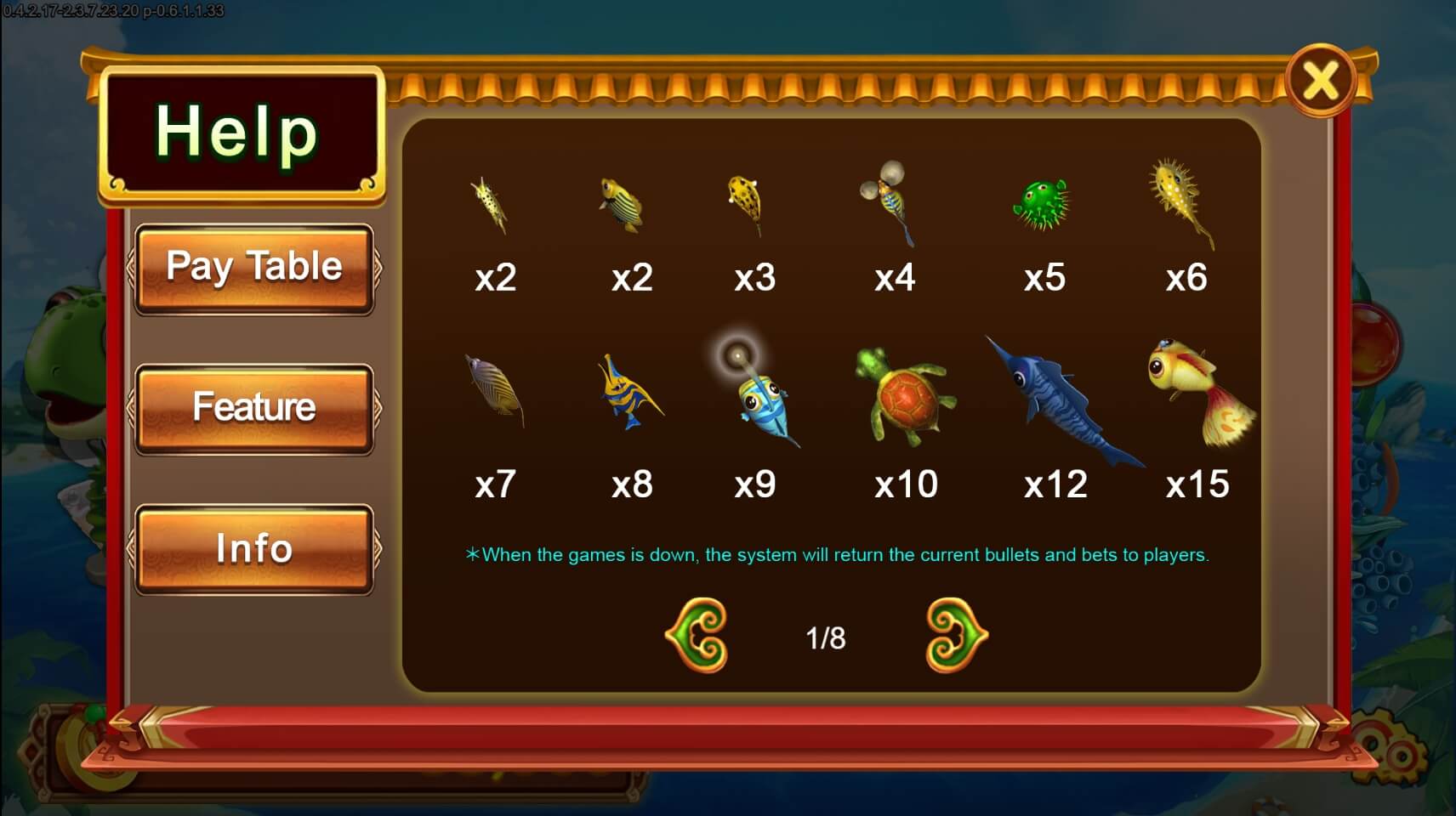
Task: Switch to the Pay Table section
Action: pyautogui.click(x=254, y=267)
